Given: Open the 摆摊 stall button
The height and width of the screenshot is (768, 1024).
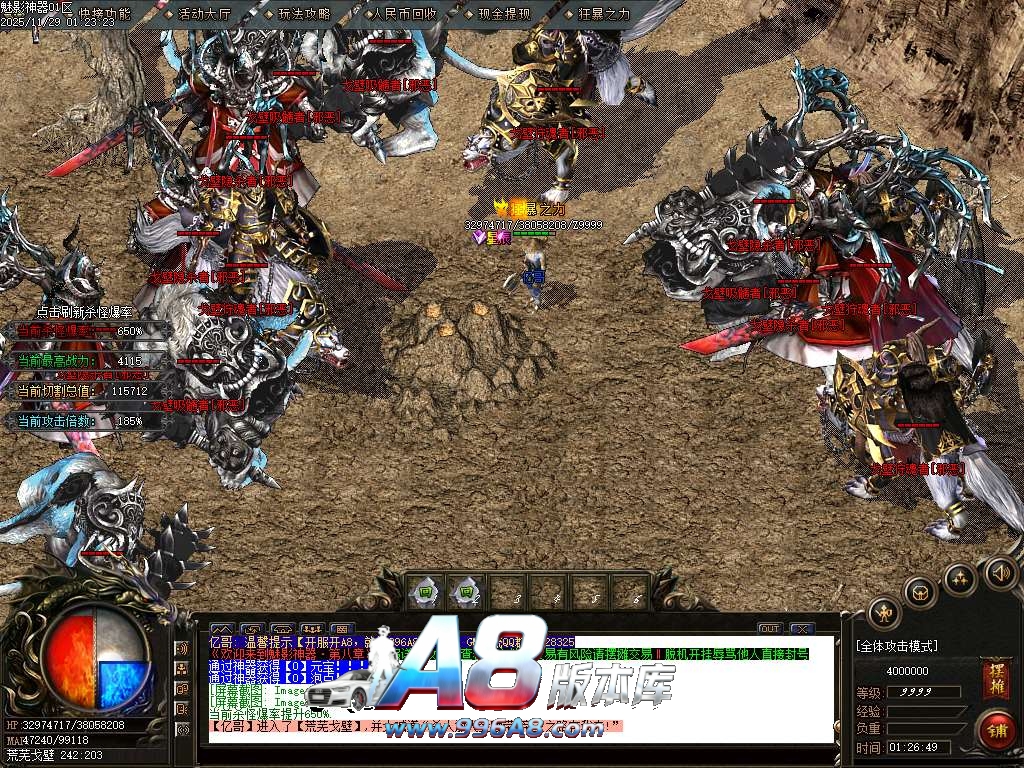Looking at the screenshot, I should 995,672.
